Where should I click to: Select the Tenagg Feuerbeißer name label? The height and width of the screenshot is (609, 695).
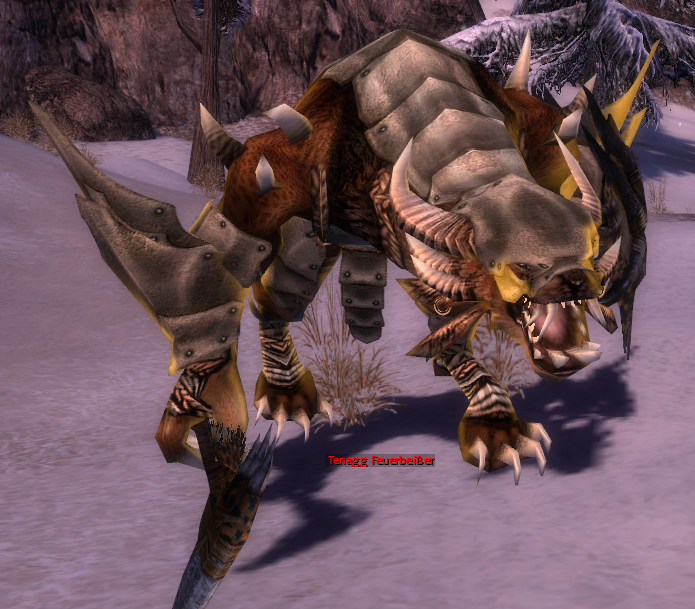point(381,460)
